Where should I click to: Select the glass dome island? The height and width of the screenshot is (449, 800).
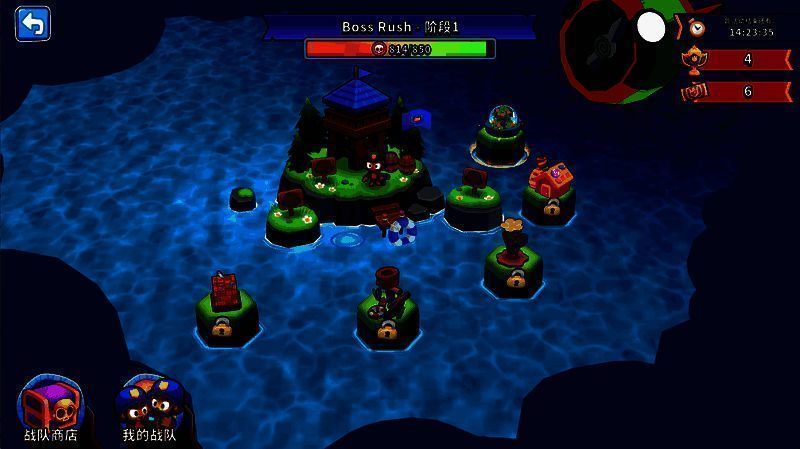point(502,133)
